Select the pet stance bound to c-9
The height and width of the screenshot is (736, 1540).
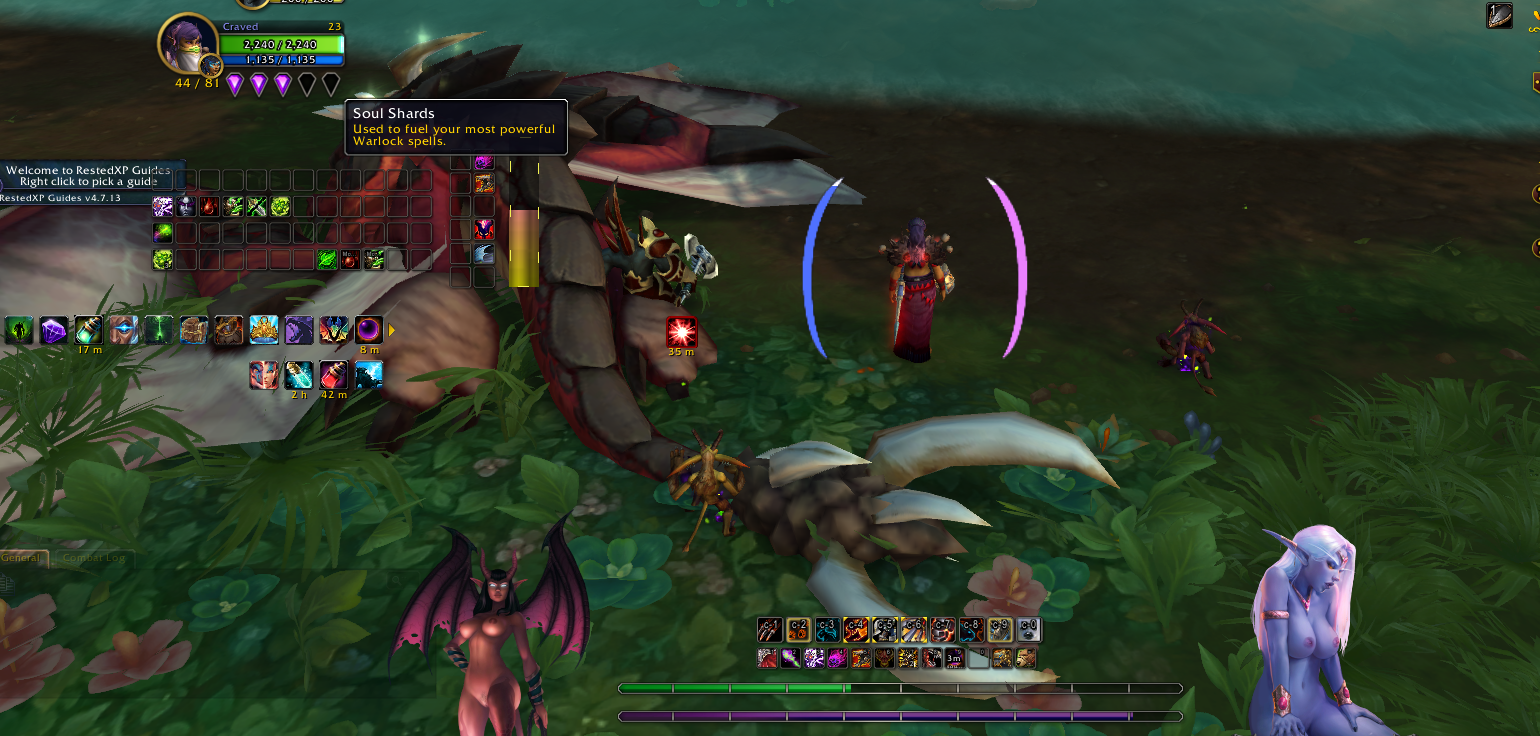click(x=1000, y=629)
